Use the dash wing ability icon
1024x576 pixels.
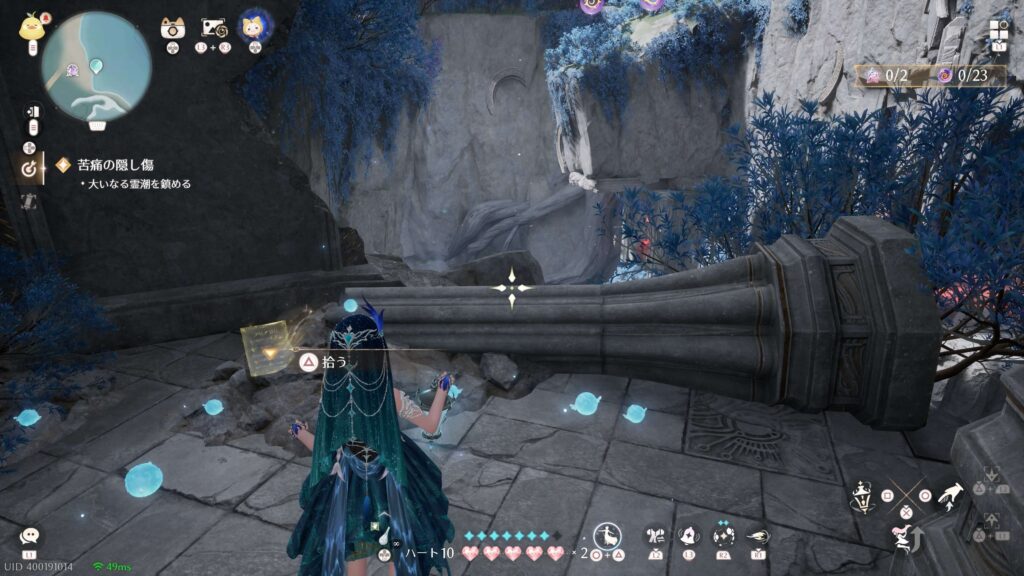tap(757, 536)
